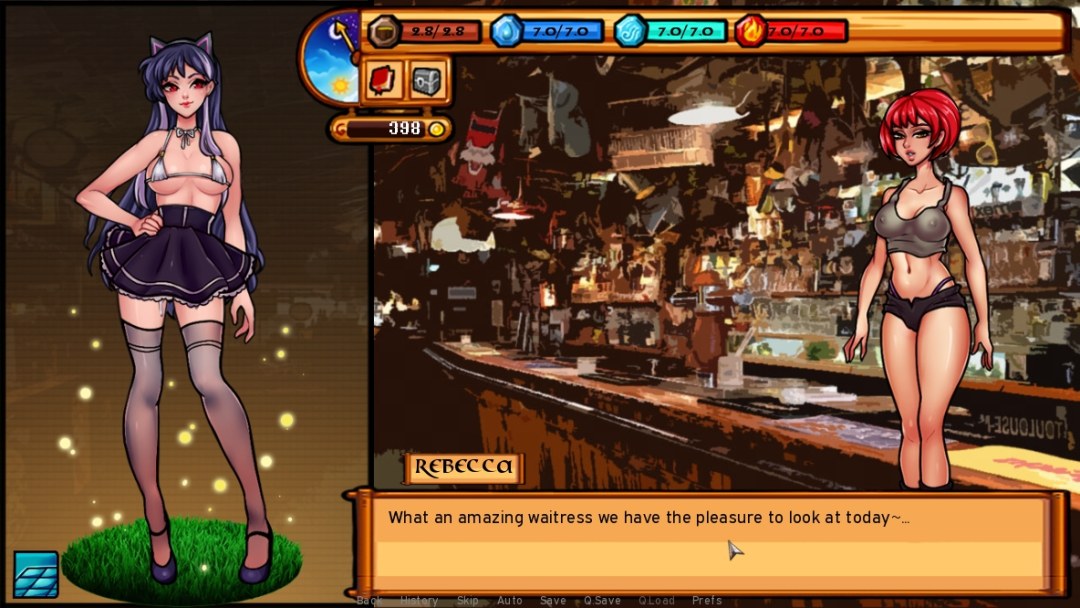Viewport: 1080px width, 608px height.
Task: Open the red book journal icon
Action: tap(383, 80)
